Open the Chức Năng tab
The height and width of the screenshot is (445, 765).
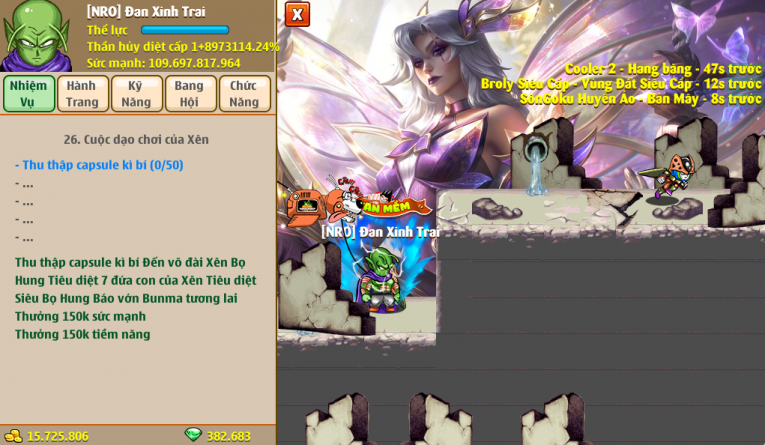click(x=244, y=93)
